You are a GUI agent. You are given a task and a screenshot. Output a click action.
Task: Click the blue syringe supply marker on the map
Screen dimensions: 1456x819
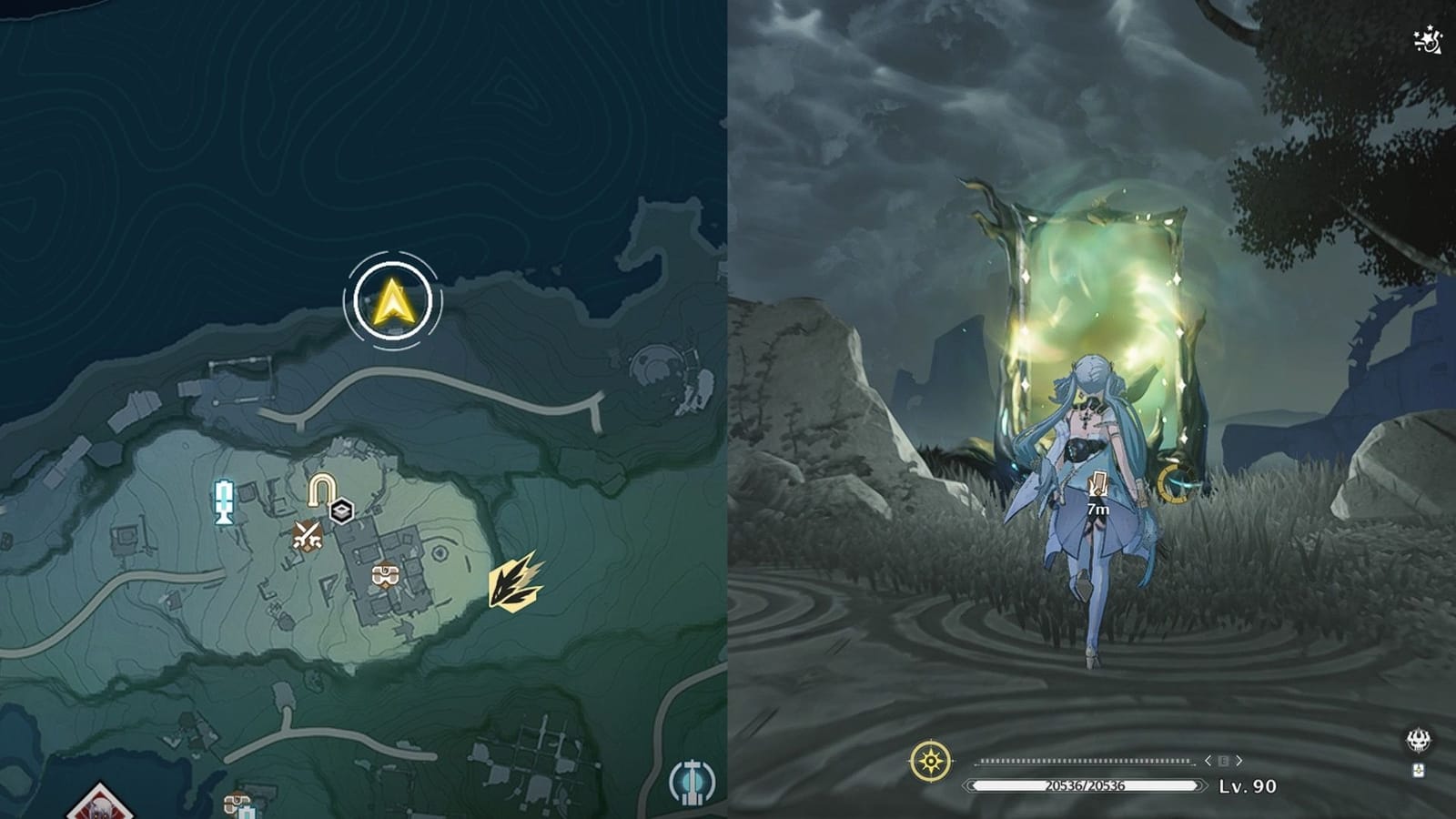223,499
